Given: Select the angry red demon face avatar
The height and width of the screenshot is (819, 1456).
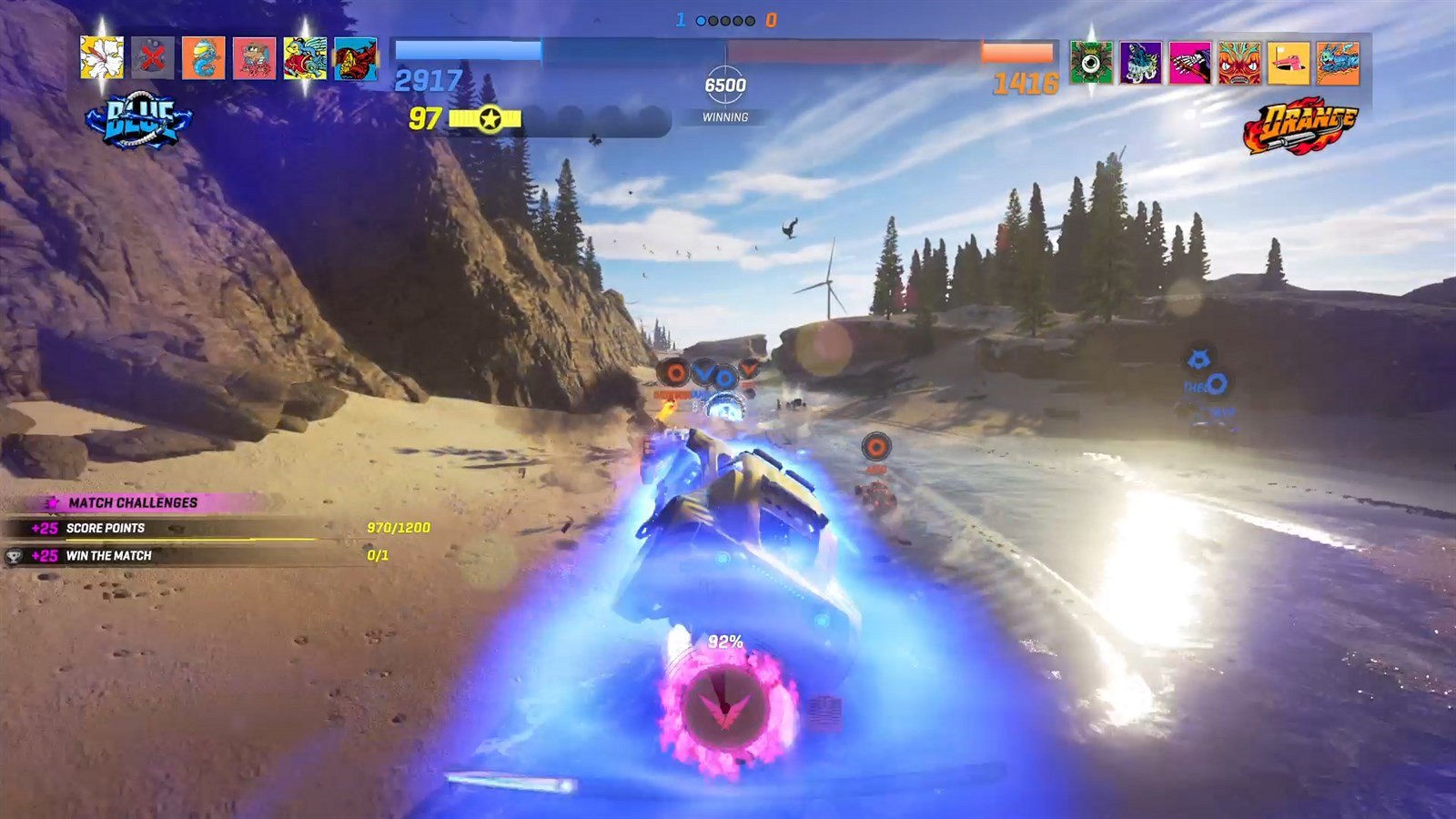Looking at the screenshot, I should (x=1239, y=63).
